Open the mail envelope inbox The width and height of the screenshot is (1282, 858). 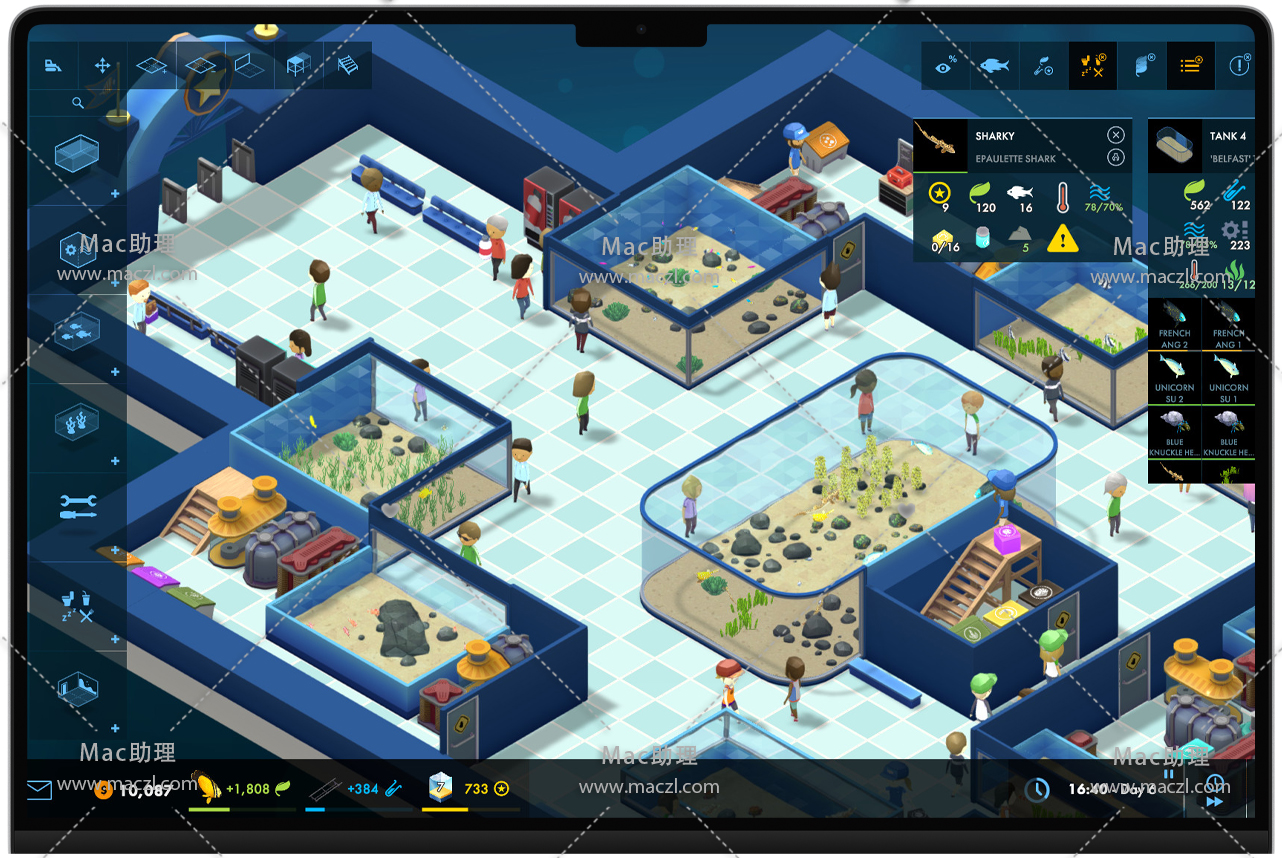click(39, 790)
